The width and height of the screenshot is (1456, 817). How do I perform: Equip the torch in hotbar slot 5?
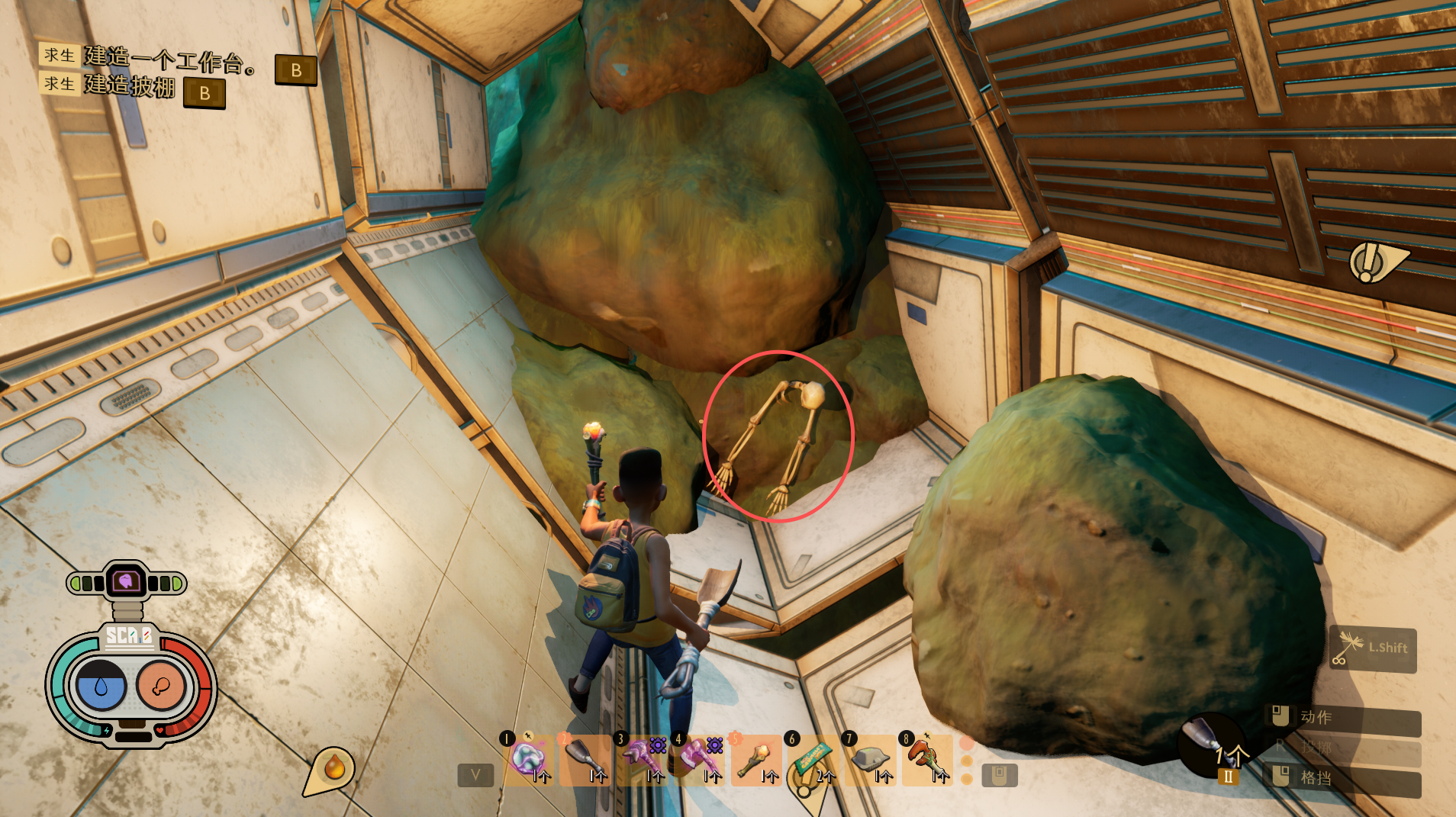point(756,758)
